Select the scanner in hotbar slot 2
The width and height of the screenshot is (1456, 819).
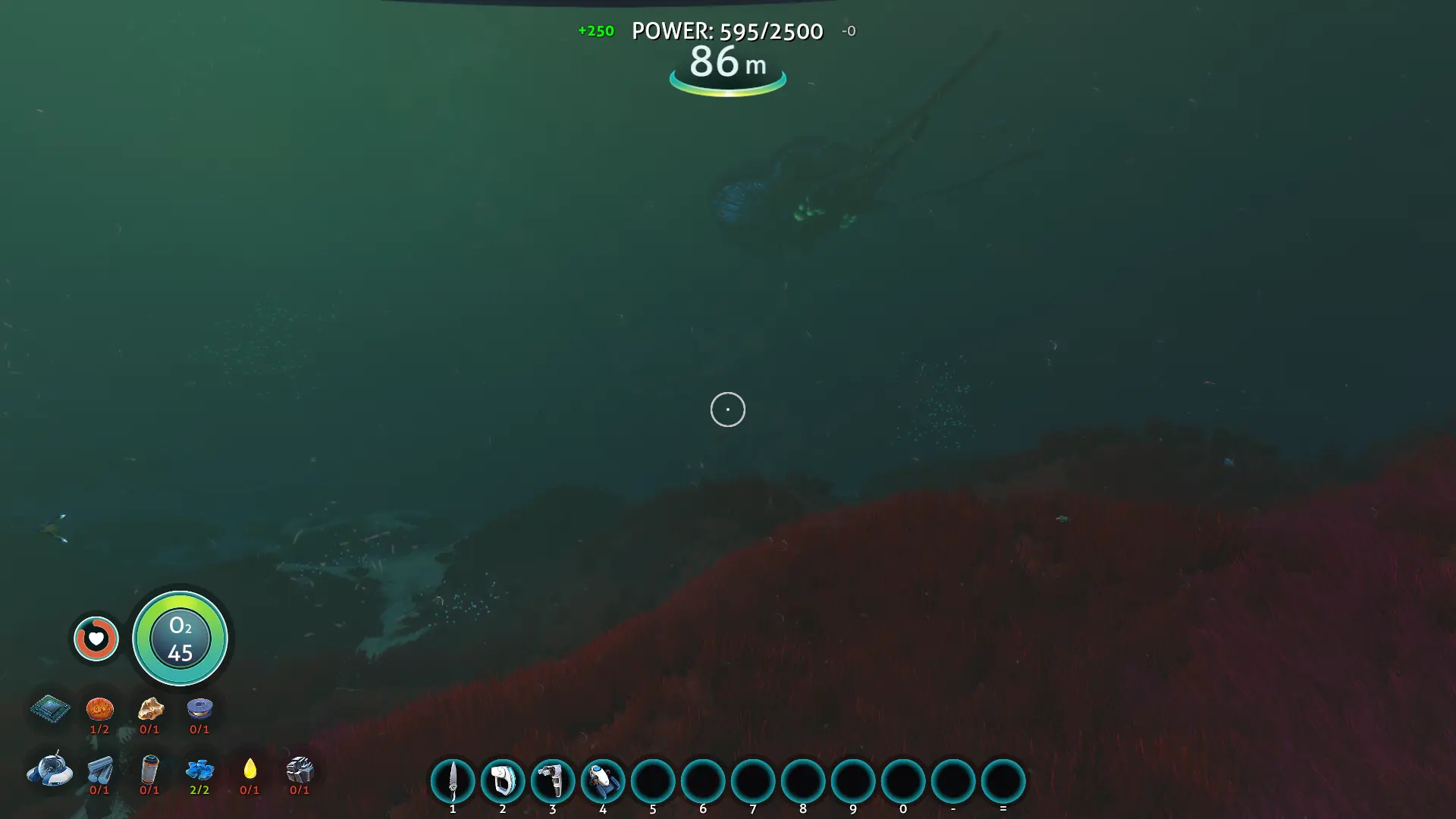503,782
